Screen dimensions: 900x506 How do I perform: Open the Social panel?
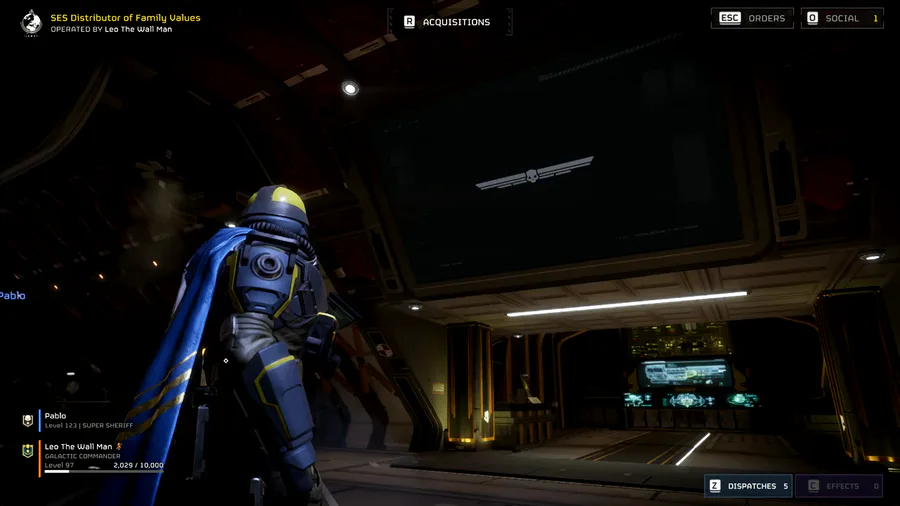pos(842,18)
